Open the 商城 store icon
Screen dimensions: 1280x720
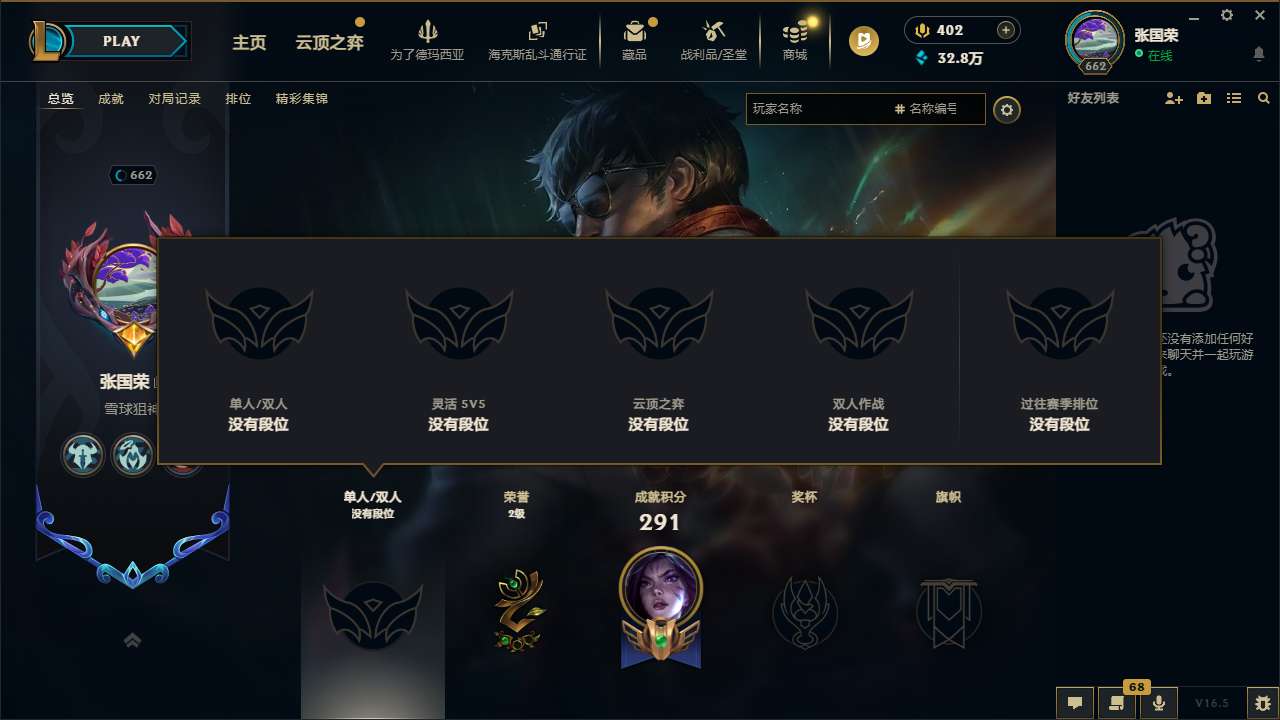click(x=795, y=33)
